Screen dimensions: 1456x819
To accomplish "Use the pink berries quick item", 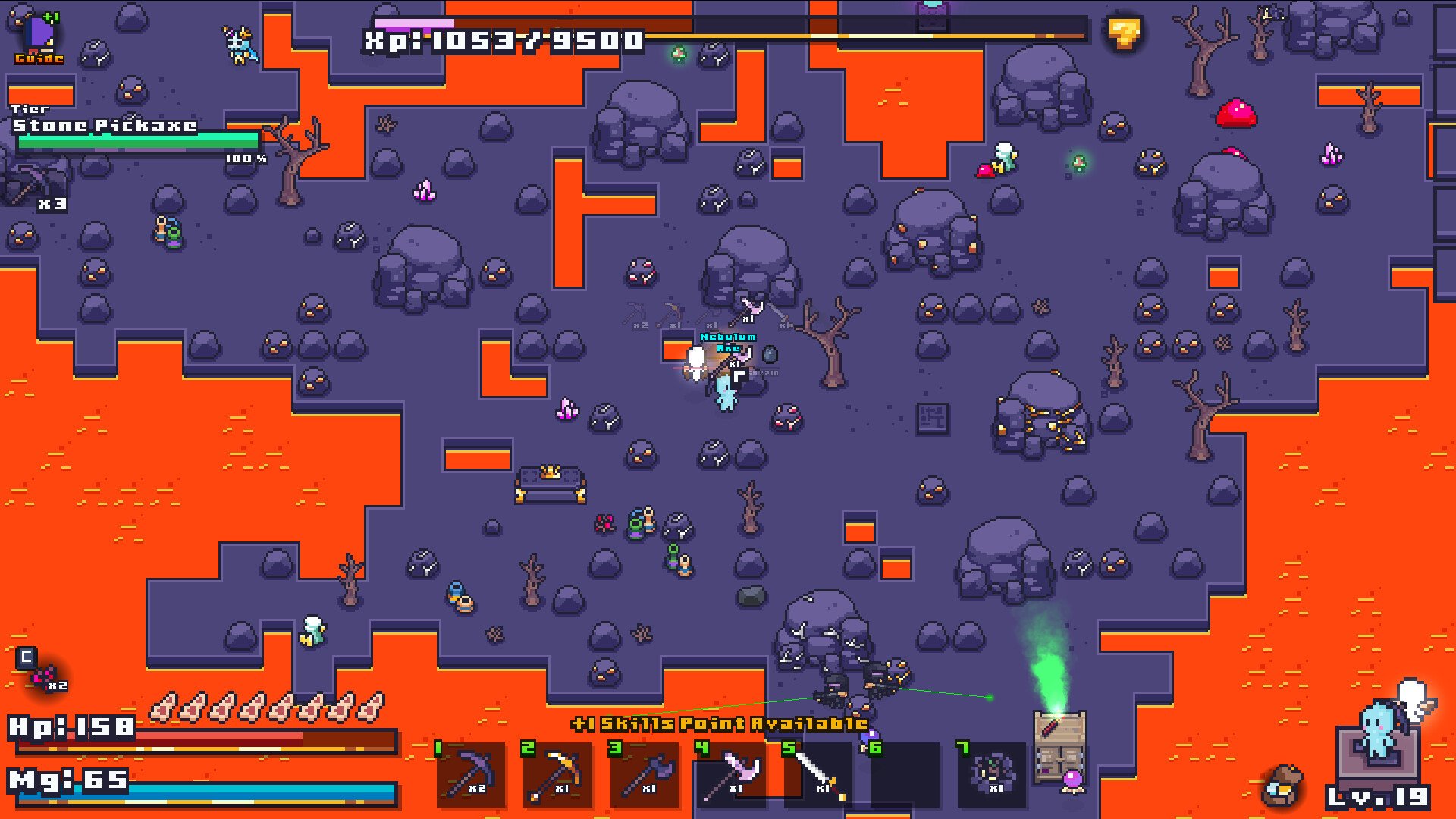I will [x=44, y=675].
